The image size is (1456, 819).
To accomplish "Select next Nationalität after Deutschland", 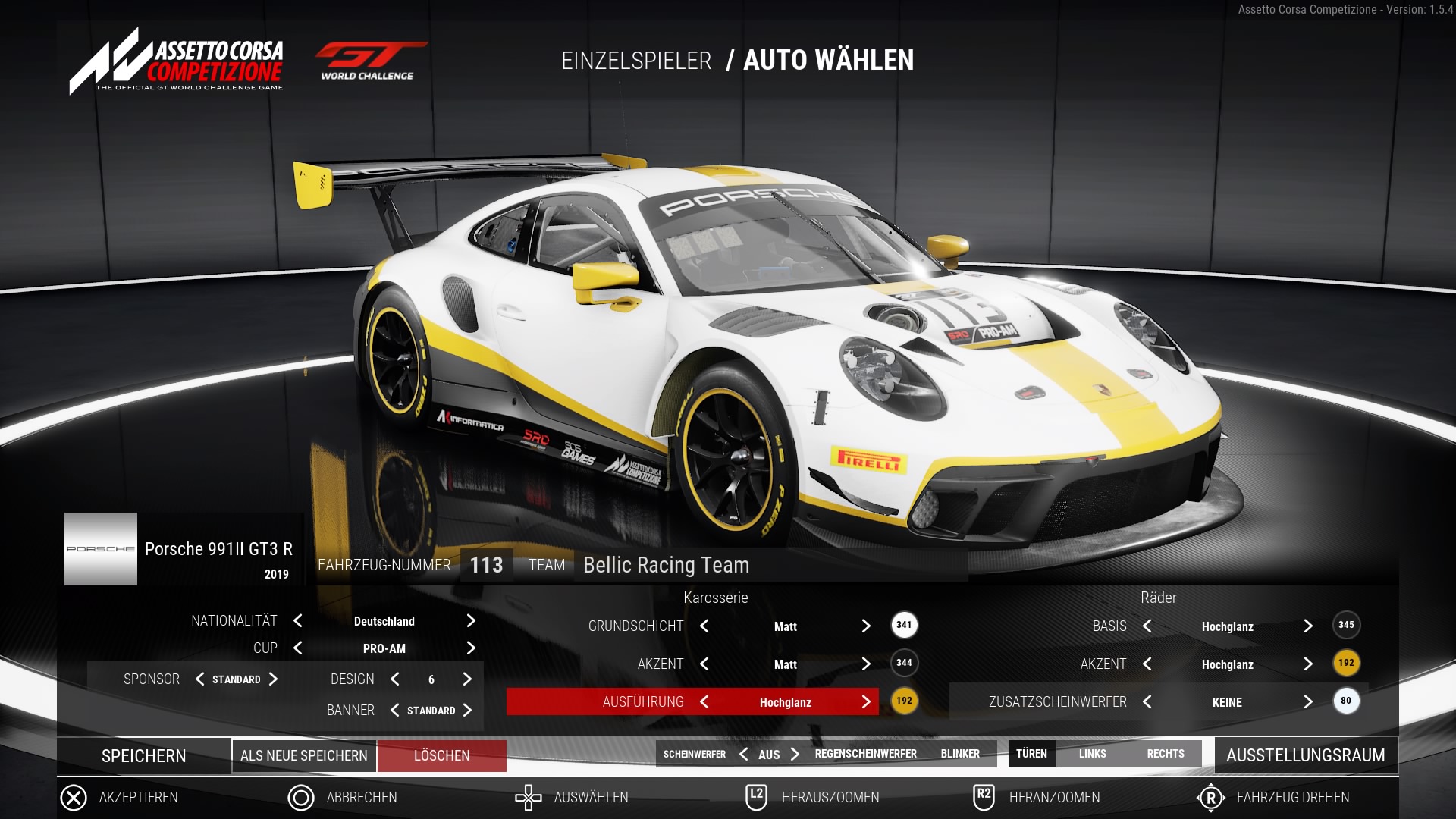I will (471, 621).
